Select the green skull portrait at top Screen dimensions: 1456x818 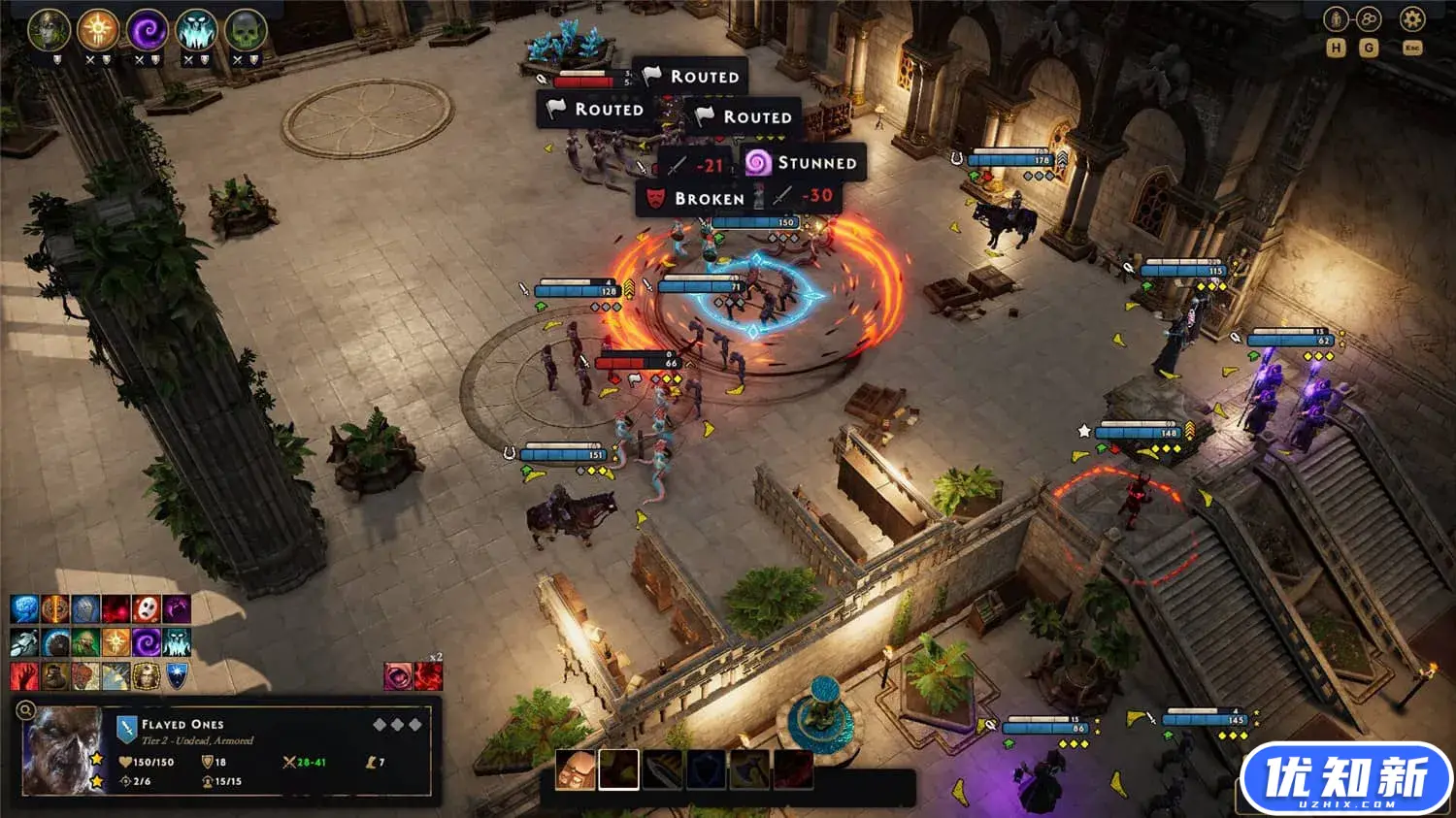[246, 30]
